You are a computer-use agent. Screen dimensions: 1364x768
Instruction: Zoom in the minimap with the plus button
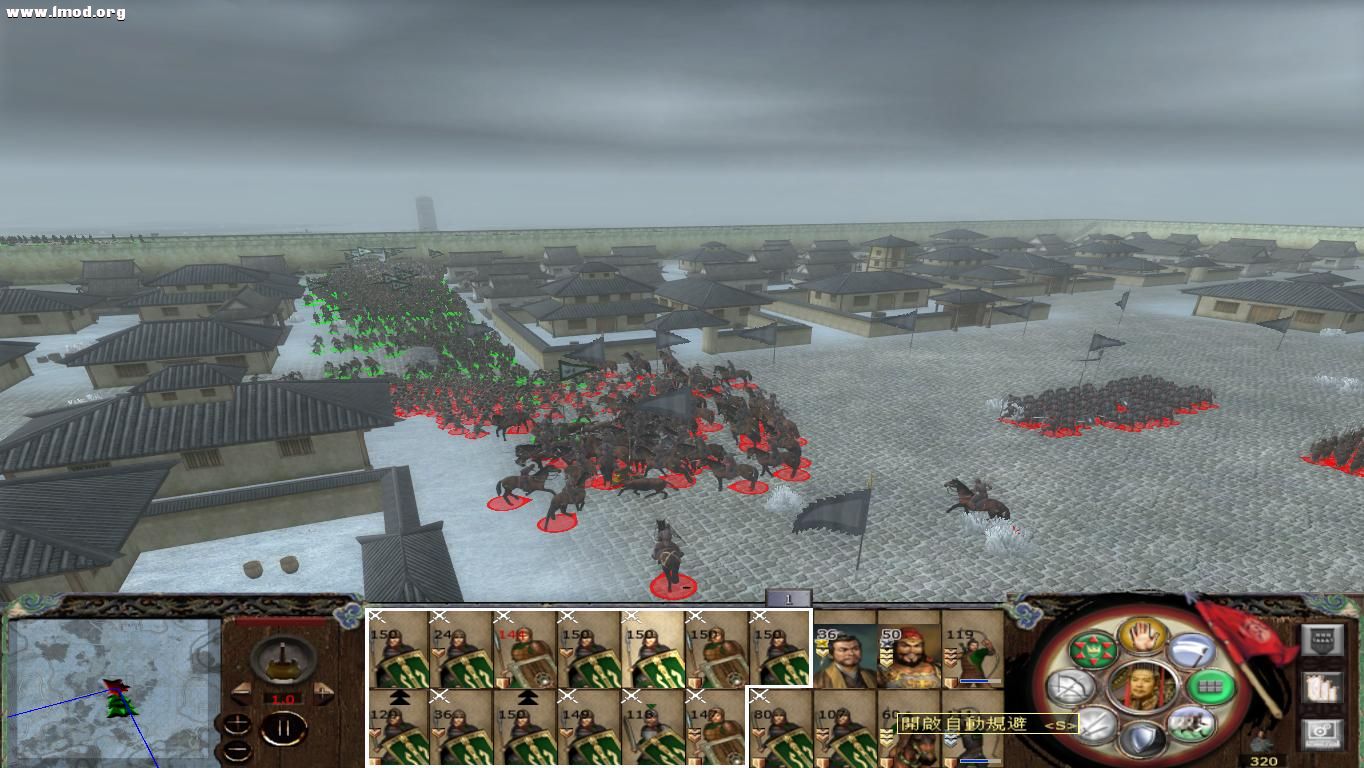(236, 721)
